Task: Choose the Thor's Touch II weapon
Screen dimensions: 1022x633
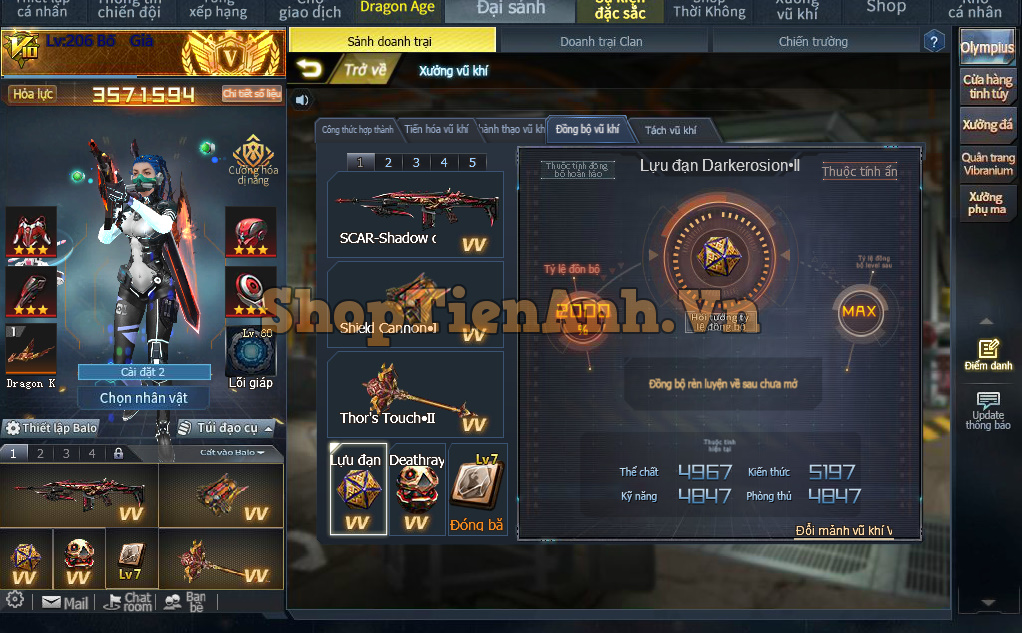Action: (x=415, y=395)
